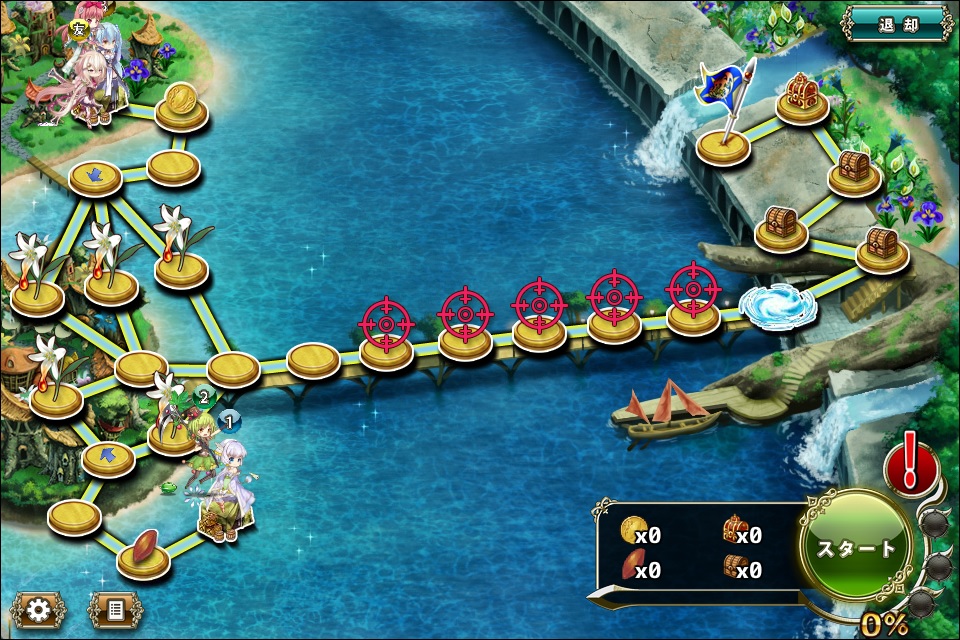Select the 退却 retreat button
Image resolution: width=960 pixels, height=640 pixels.
pos(897,24)
